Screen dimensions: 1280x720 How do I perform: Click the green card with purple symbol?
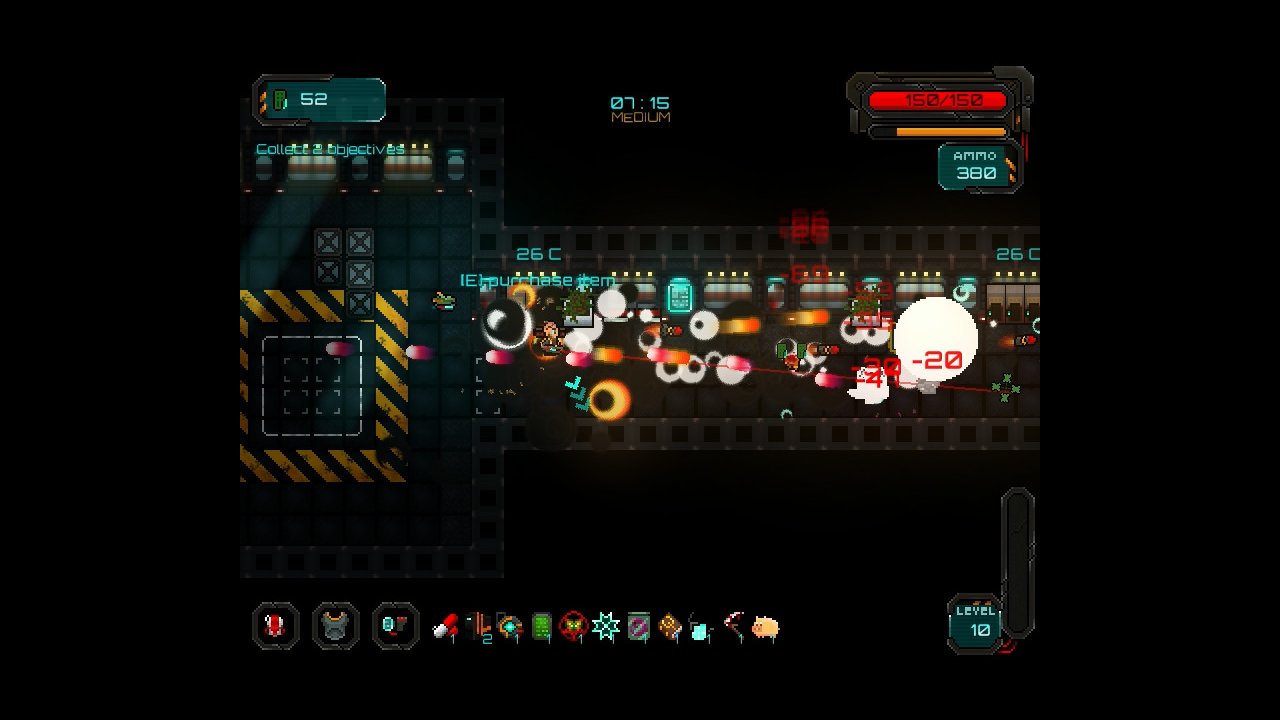638,628
